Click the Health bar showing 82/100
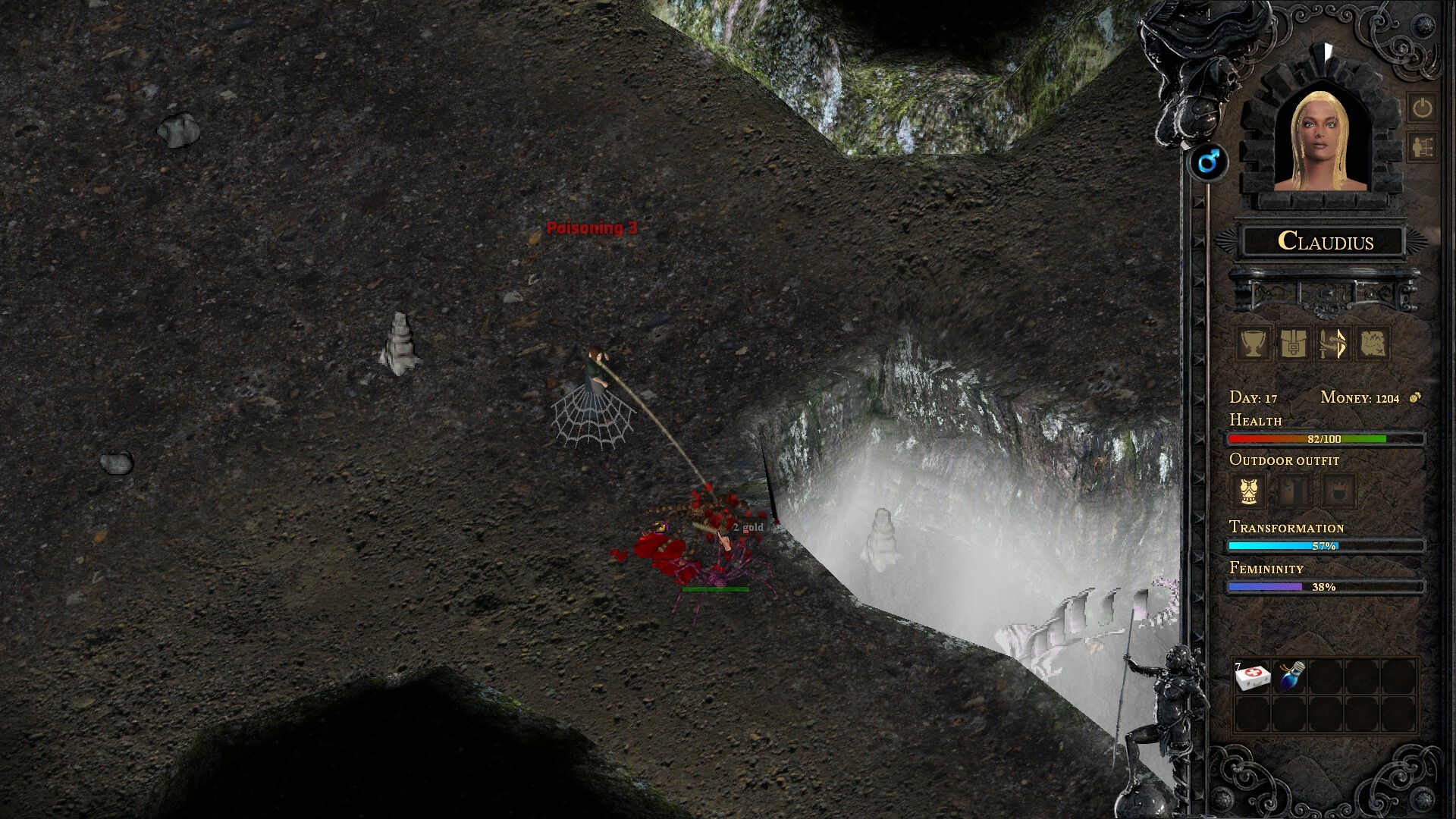Screen dimensions: 1456x819 click(1323, 438)
